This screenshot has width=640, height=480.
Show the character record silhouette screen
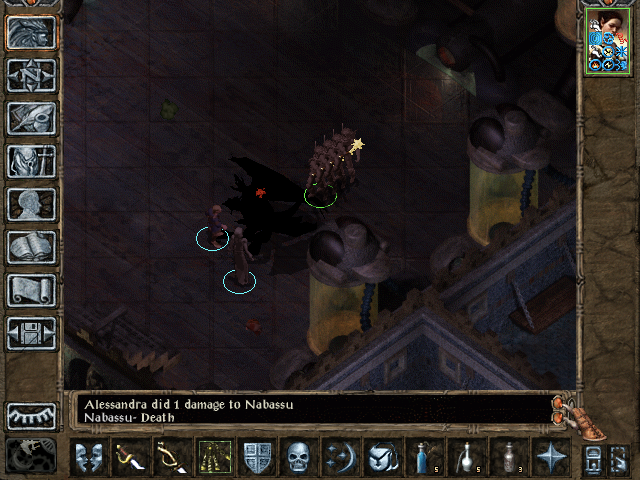click(31, 204)
